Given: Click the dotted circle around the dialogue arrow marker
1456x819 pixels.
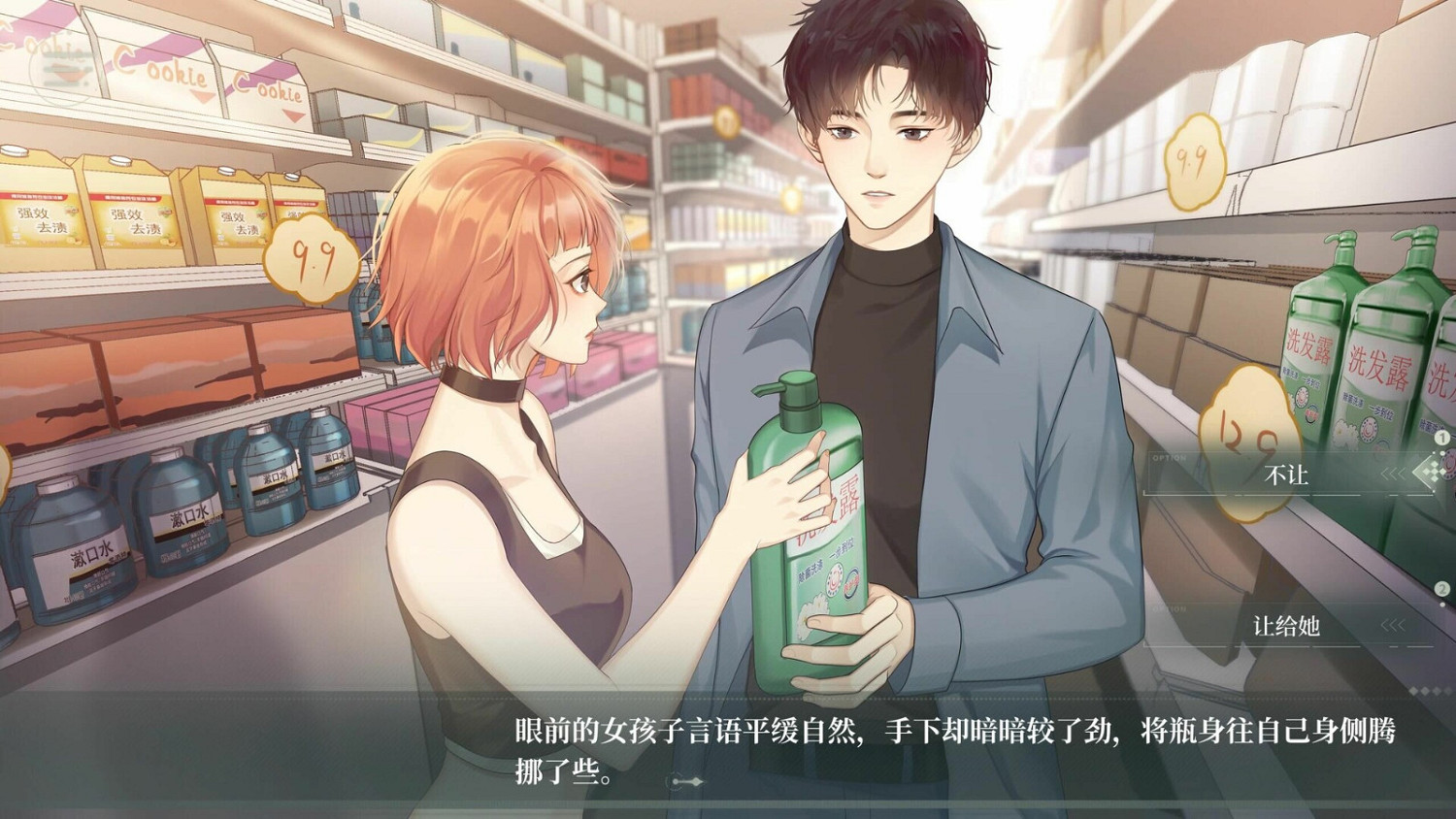Looking at the screenshot, I should click(x=676, y=780).
